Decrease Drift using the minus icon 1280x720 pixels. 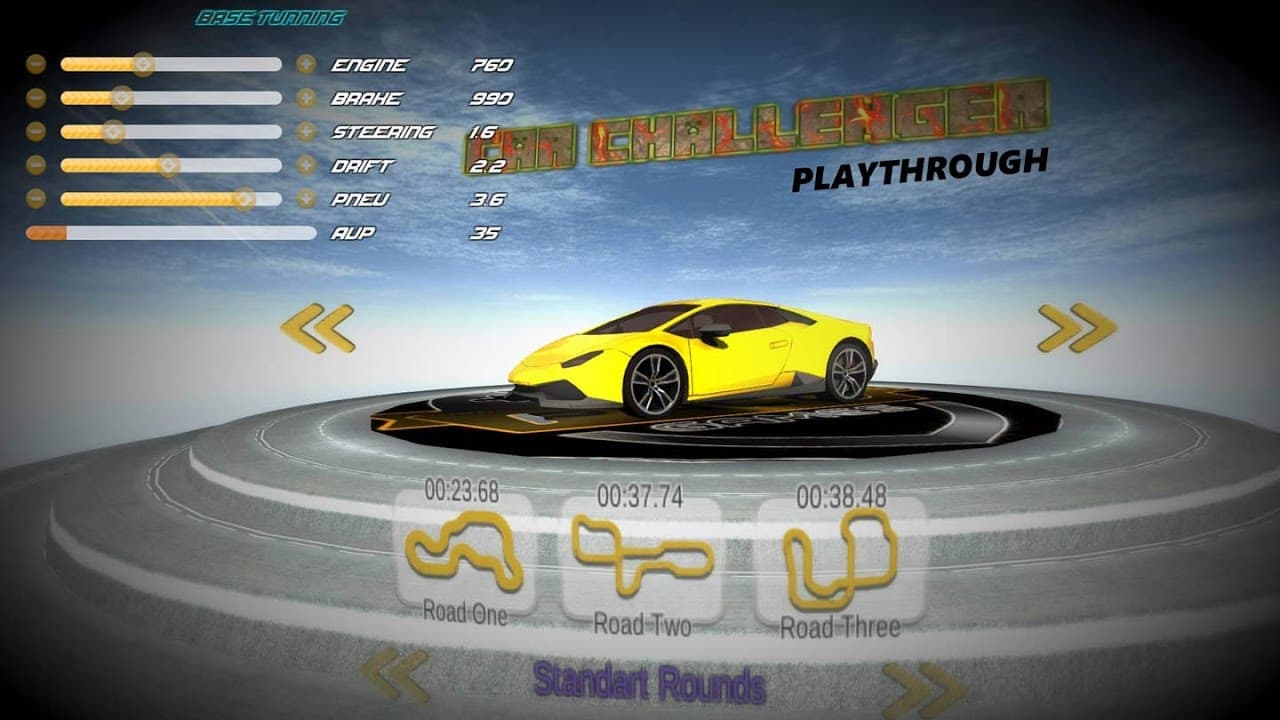[37, 165]
